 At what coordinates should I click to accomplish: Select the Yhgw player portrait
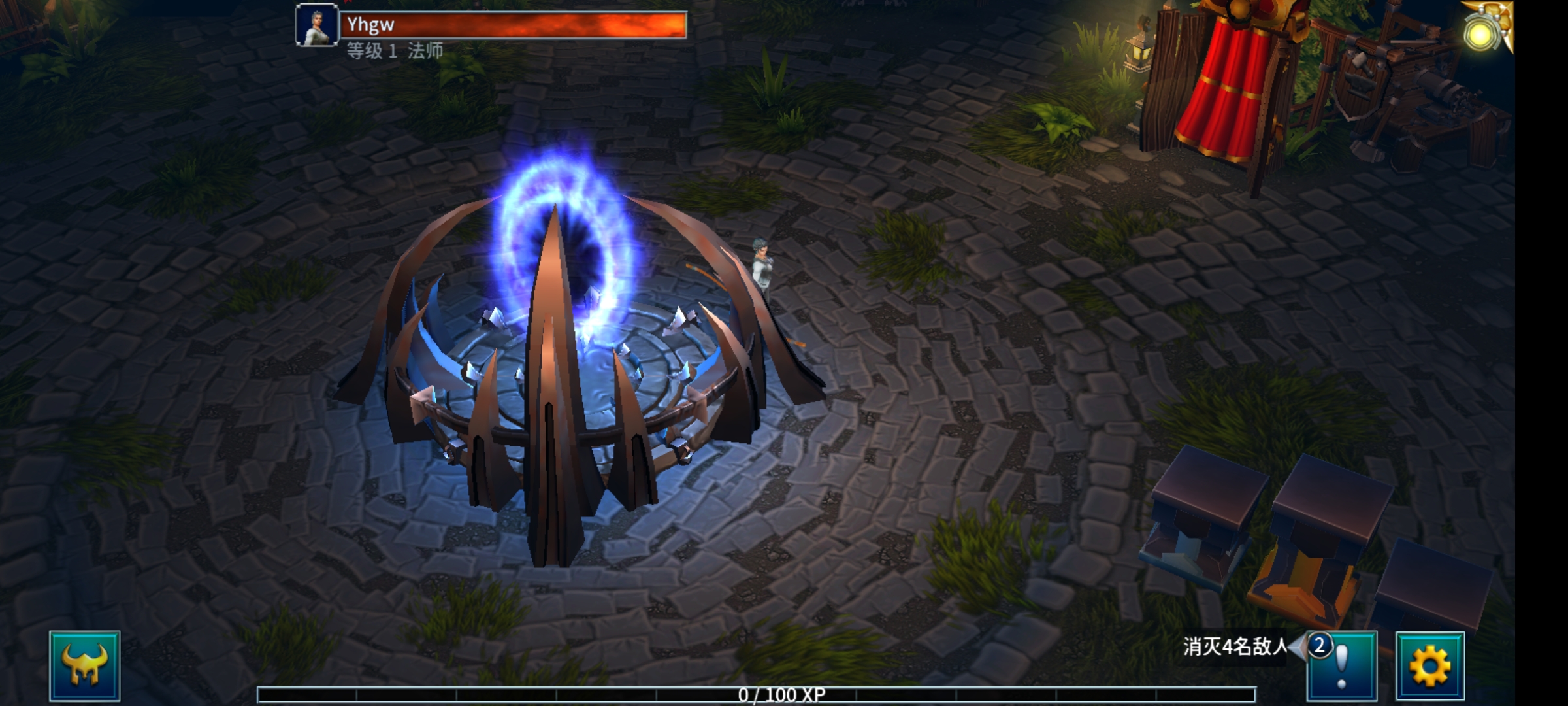point(317,25)
